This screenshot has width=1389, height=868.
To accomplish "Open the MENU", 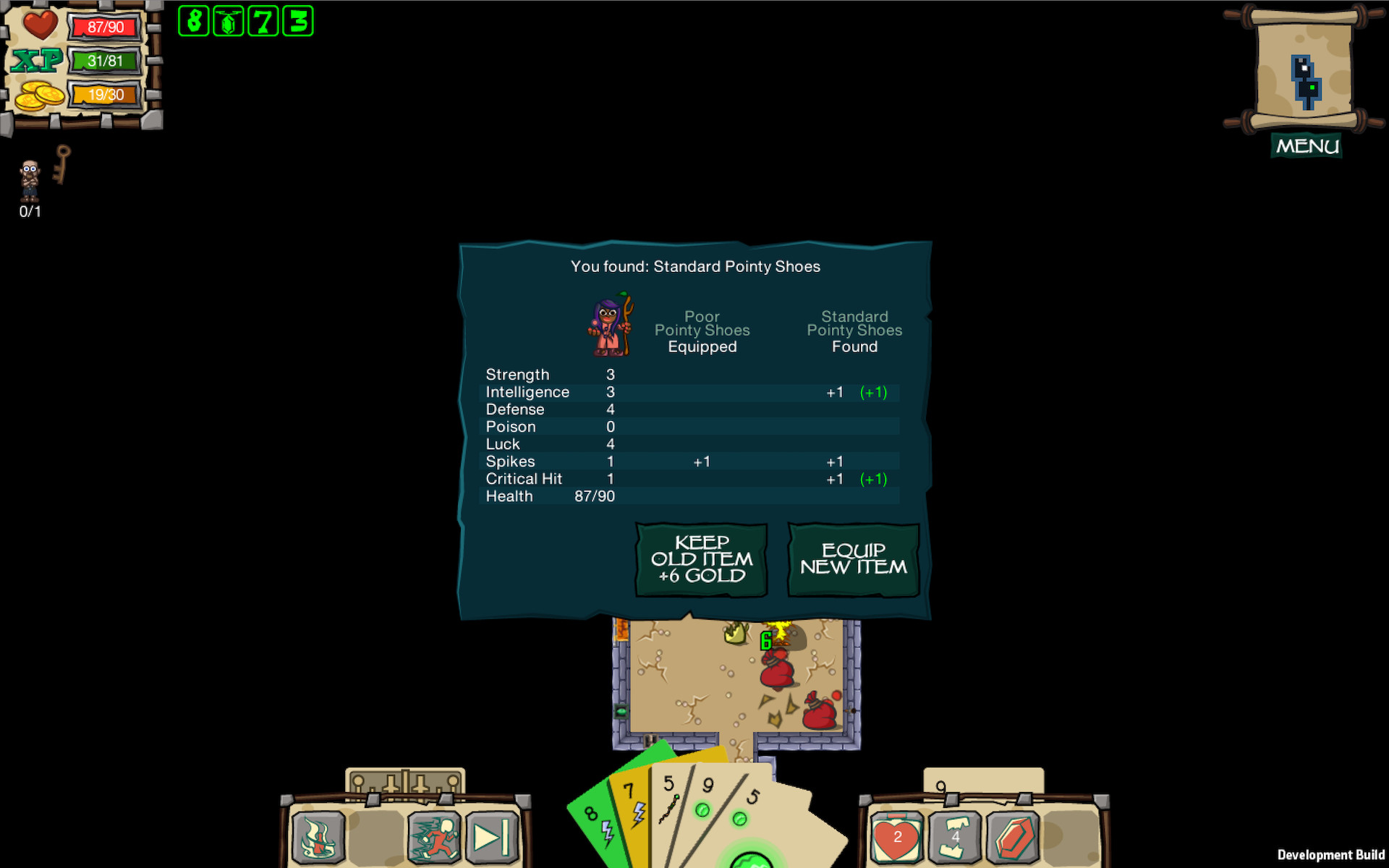I will (x=1306, y=145).
